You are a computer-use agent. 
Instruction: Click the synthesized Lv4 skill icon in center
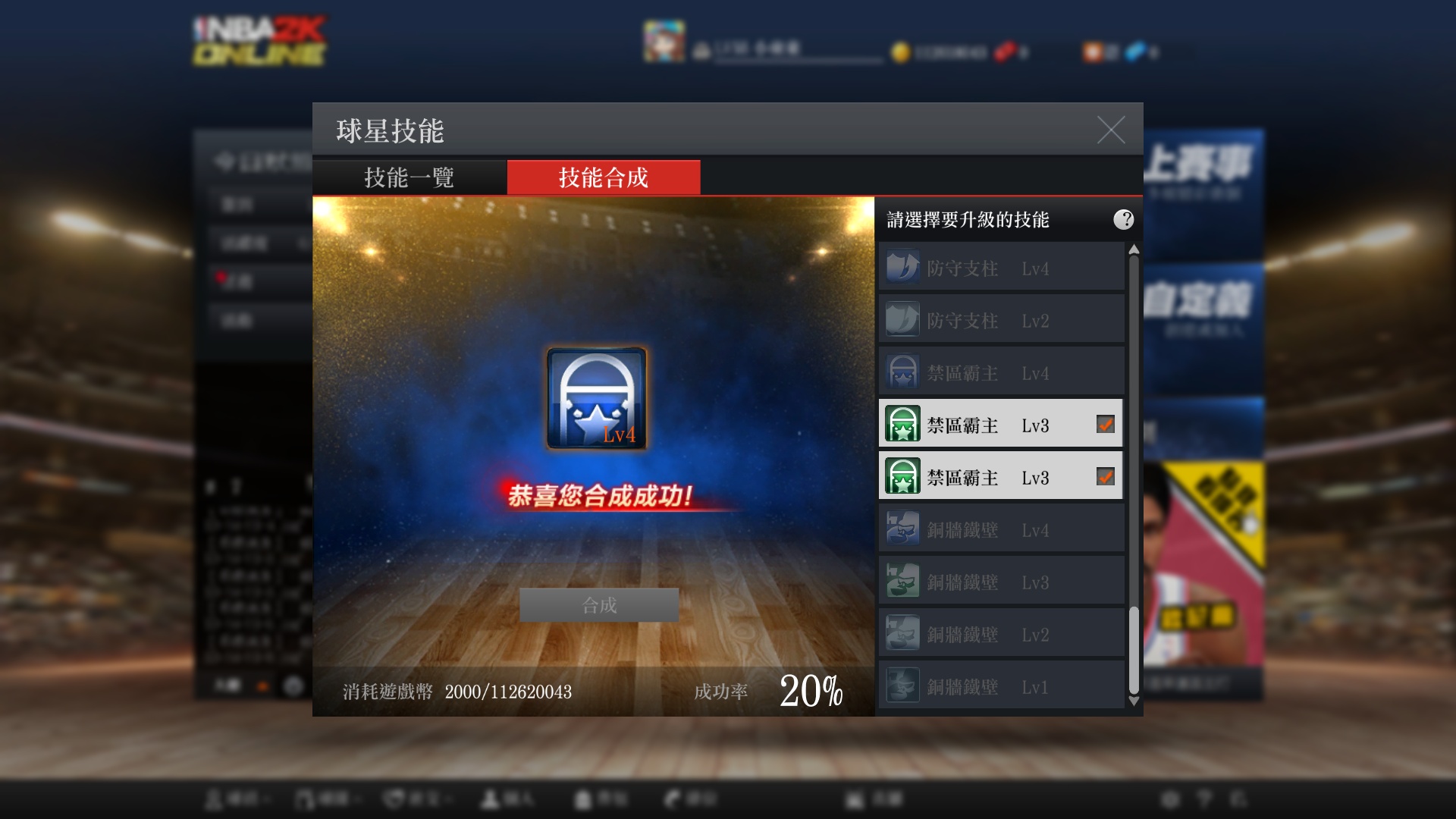[x=595, y=397]
